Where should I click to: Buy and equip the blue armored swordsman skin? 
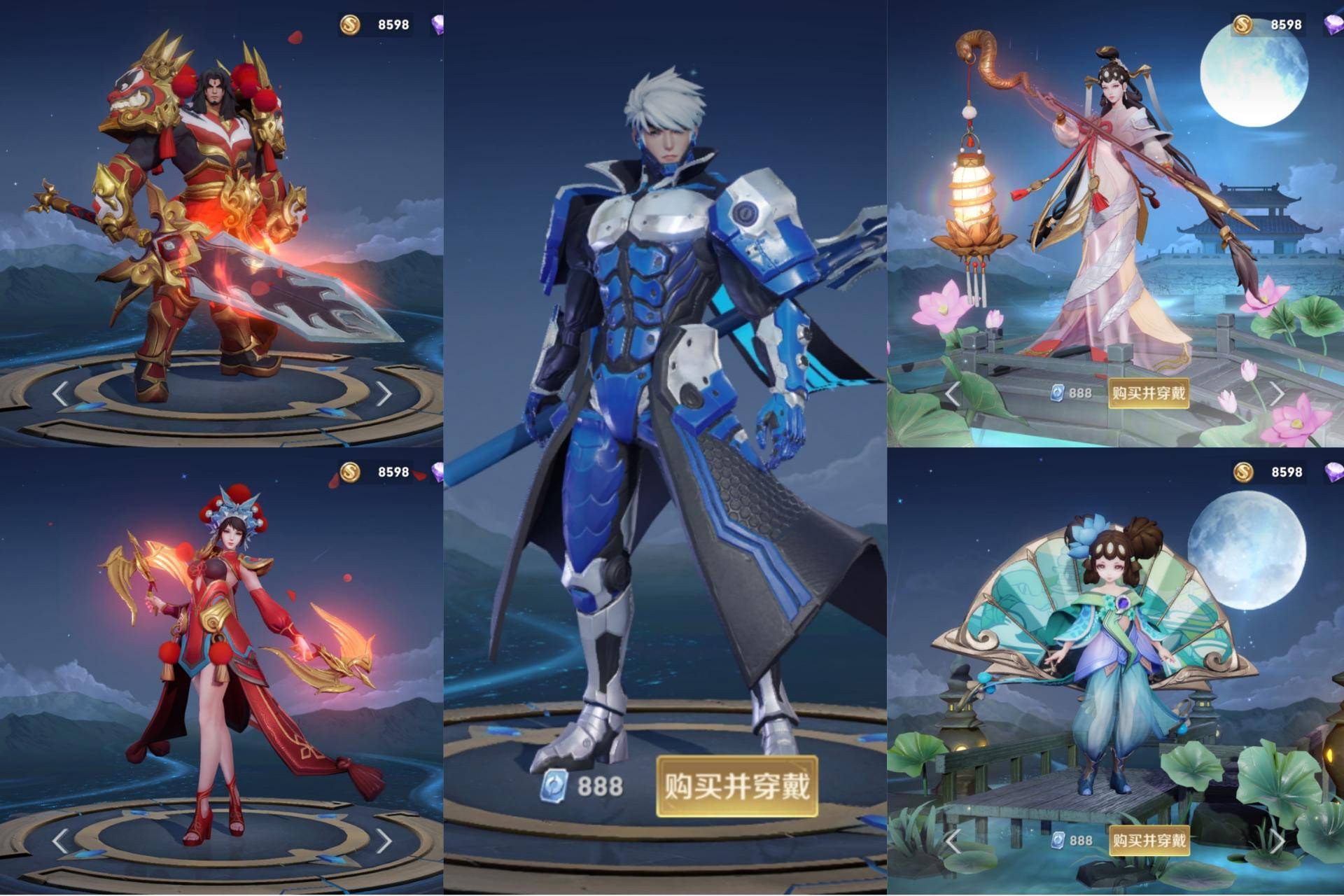pyautogui.click(x=736, y=786)
